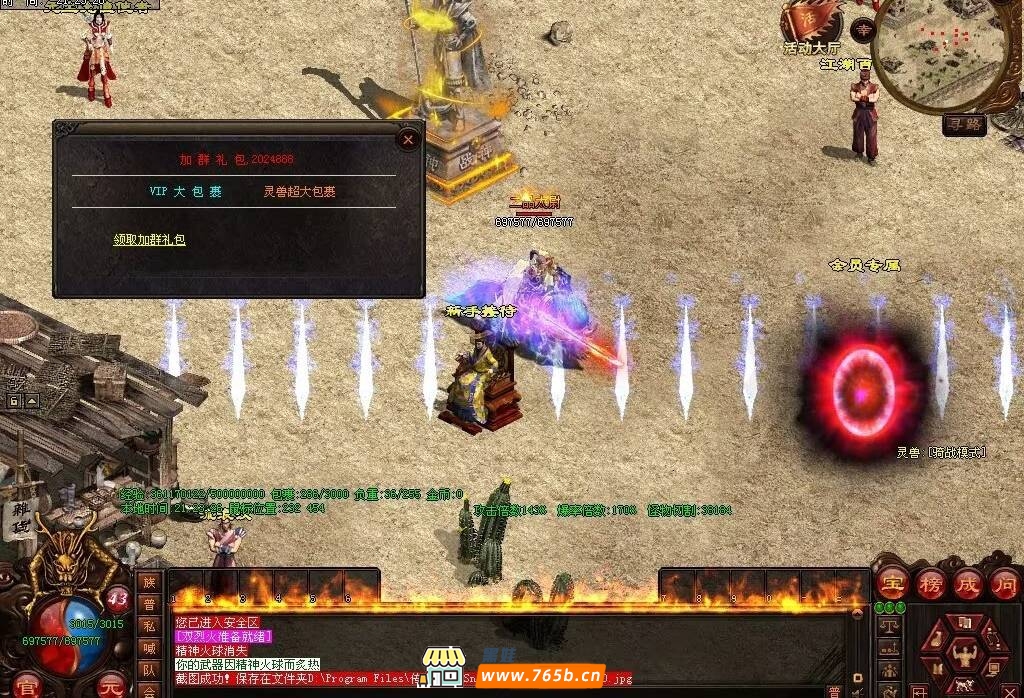Select the 私 private chat channel
This screenshot has width=1024, height=698.
pos(149,627)
